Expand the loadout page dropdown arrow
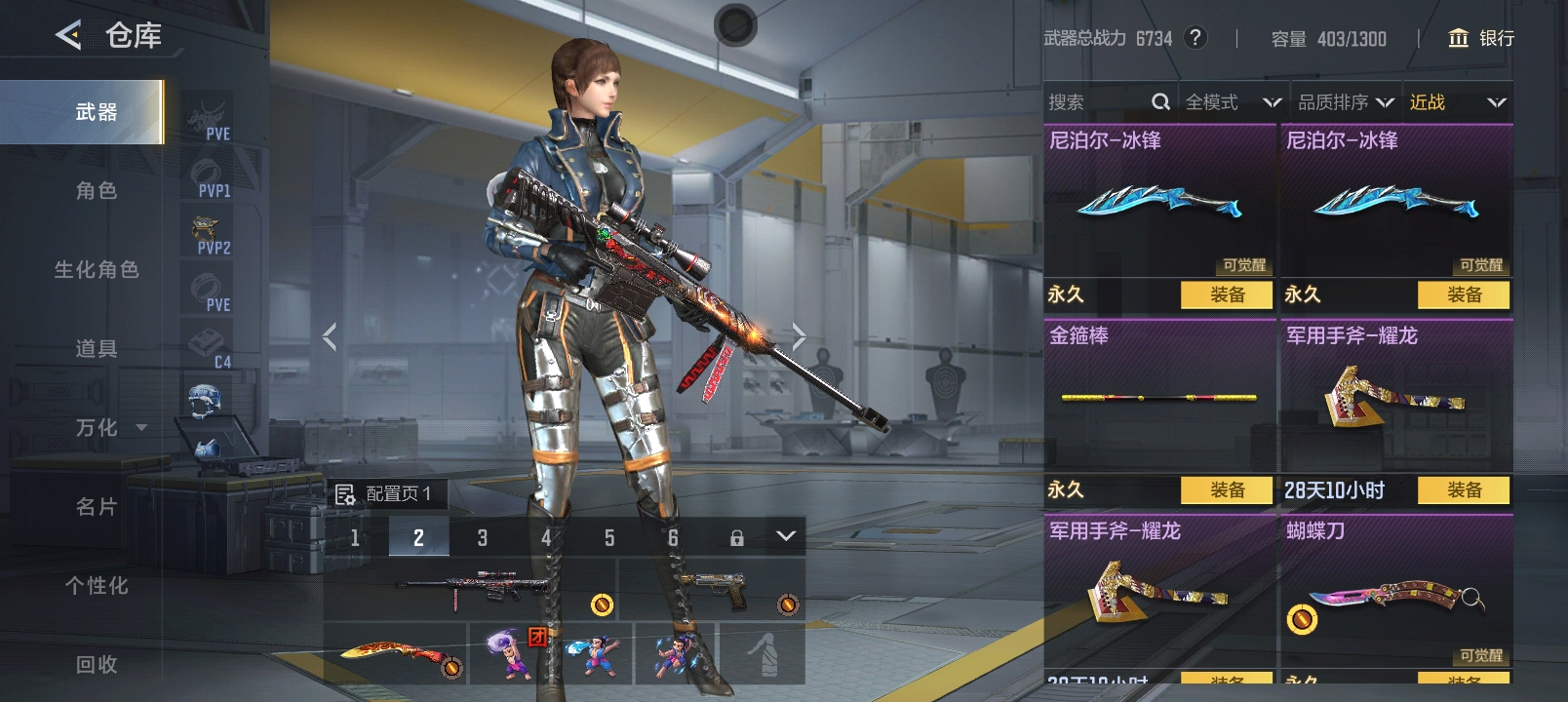 786,536
